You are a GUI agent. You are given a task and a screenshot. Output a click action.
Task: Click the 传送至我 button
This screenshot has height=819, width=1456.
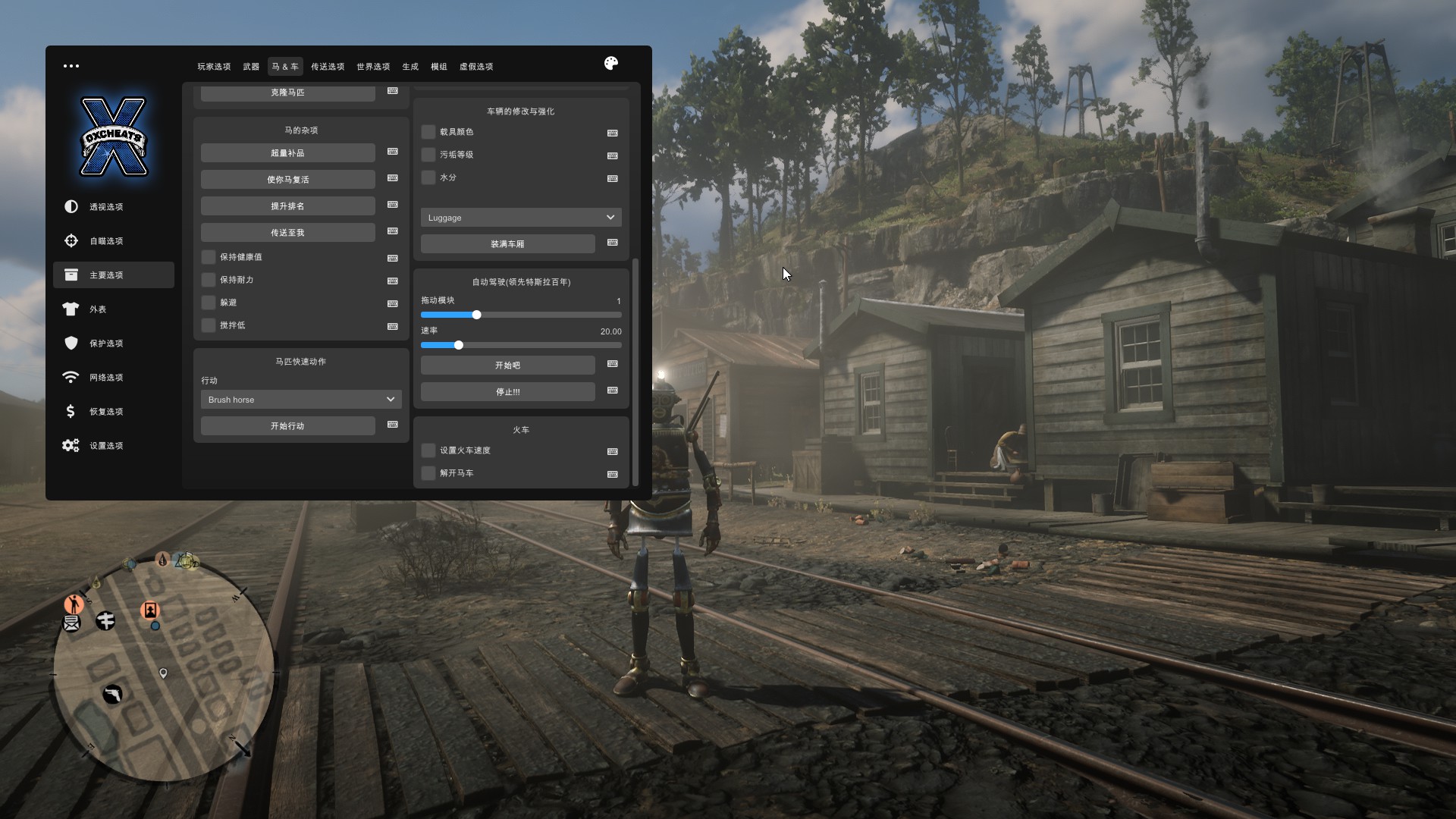tap(288, 233)
